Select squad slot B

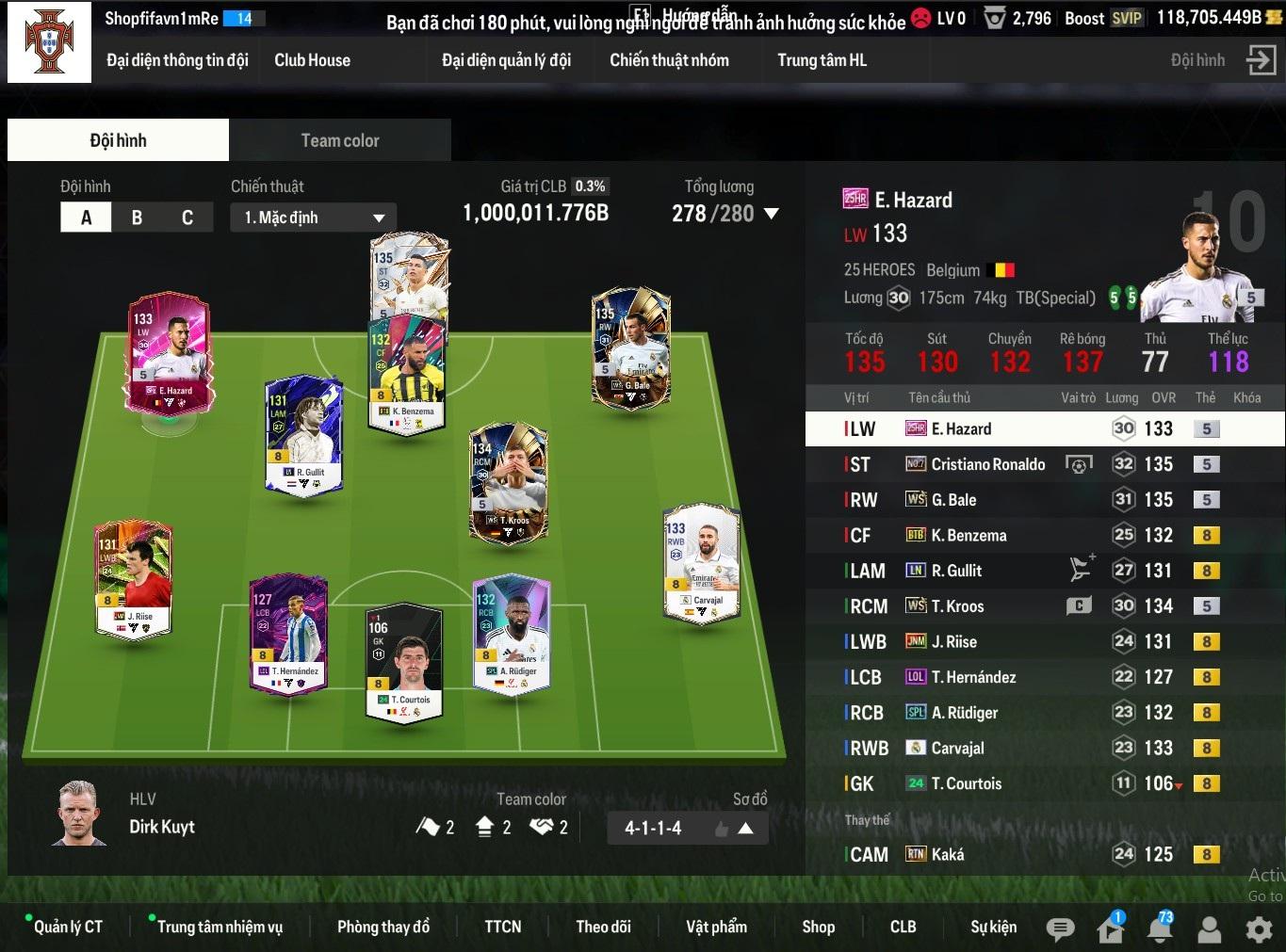tap(137, 218)
